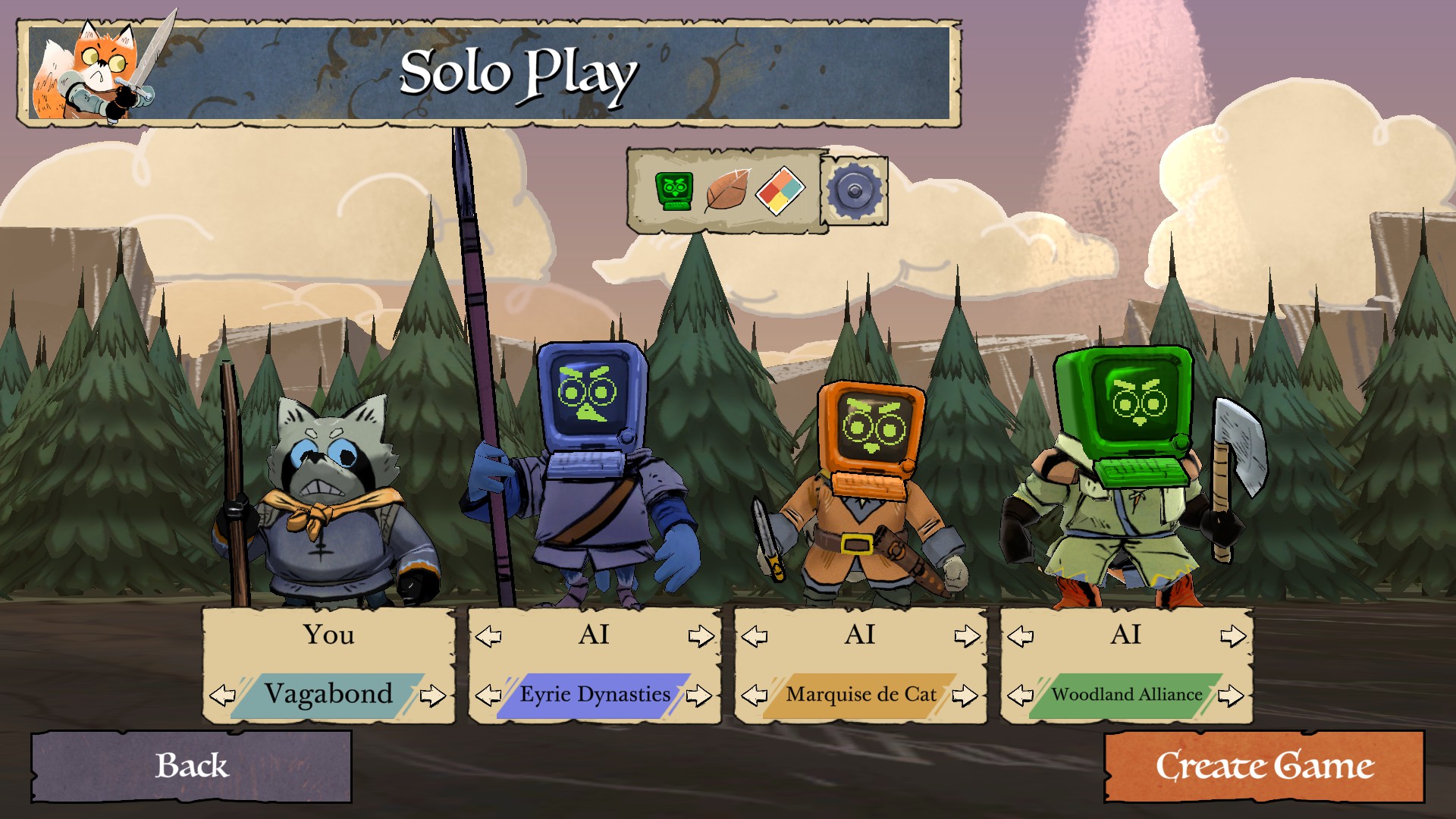This screenshot has height=819, width=1456.
Task: Switch Eyrie Dynasties to the previous faction
Action: (488, 695)
